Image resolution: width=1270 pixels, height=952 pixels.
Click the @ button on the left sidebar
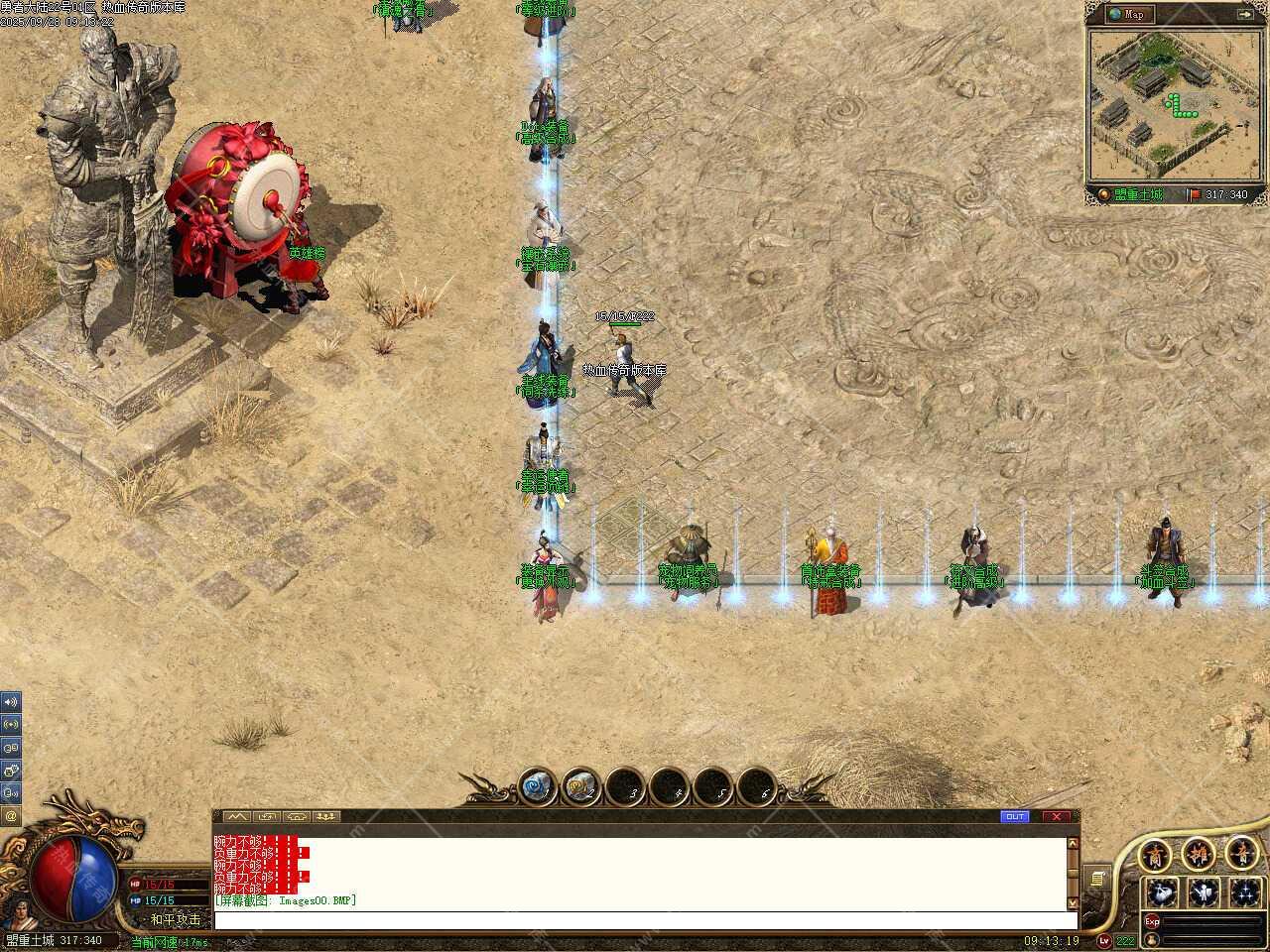click(x=11, y=816)
